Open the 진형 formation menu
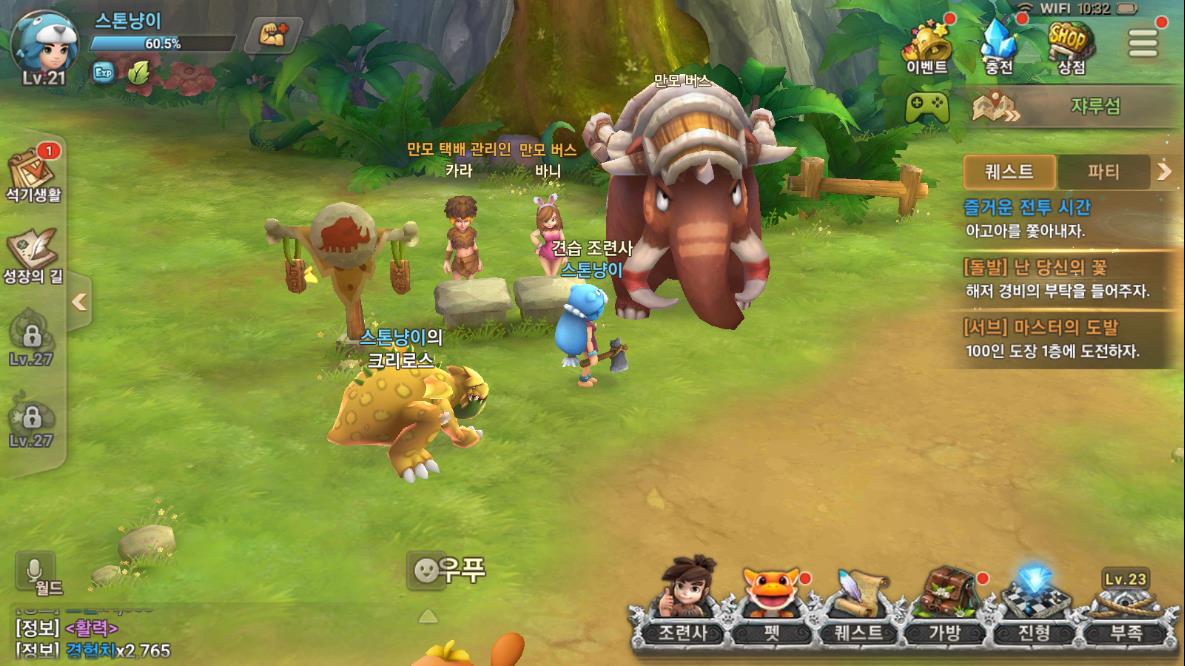Viewport: 1185px width, 666px height. tap(1031, 607)
